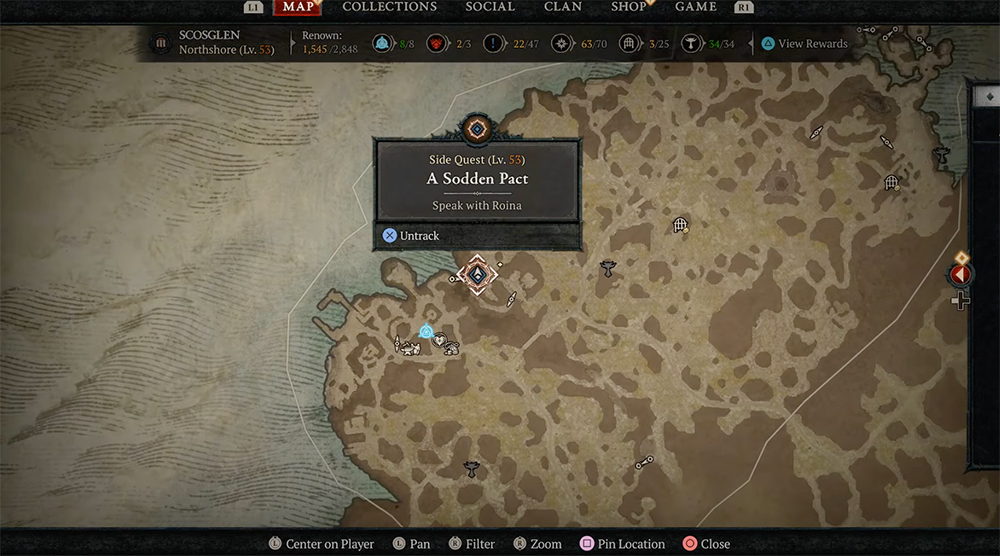This screenshot has width=1000, height=556.
Task: View Rewards for Scosglen renown
Action: [x=804, y=44]
